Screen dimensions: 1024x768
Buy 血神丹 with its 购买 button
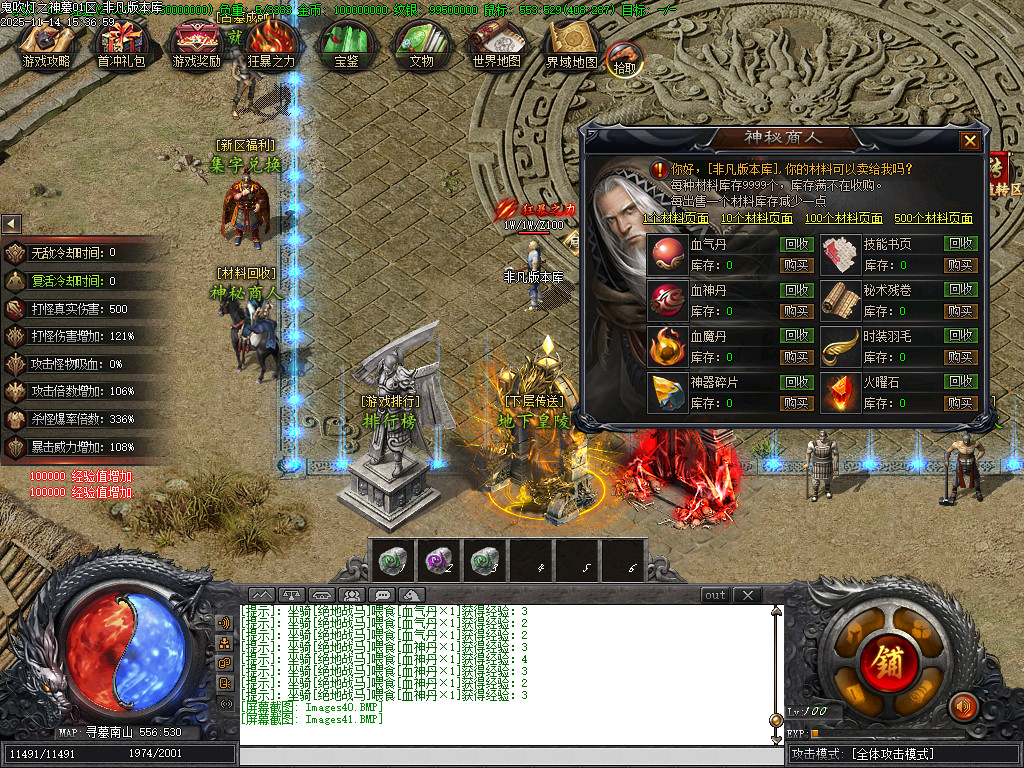click(x=796, y=311)
